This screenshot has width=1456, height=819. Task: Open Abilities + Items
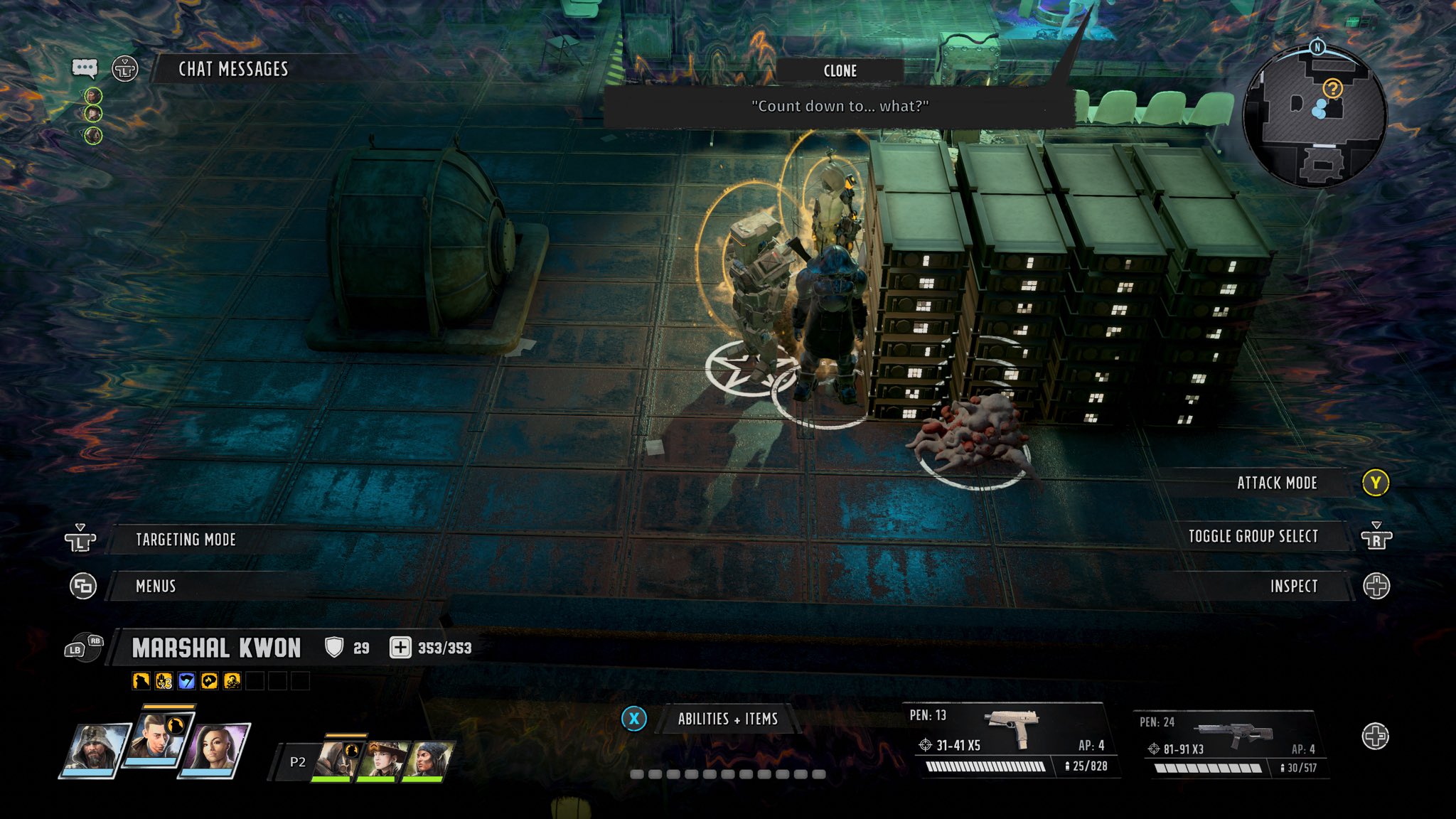[727, 719]
